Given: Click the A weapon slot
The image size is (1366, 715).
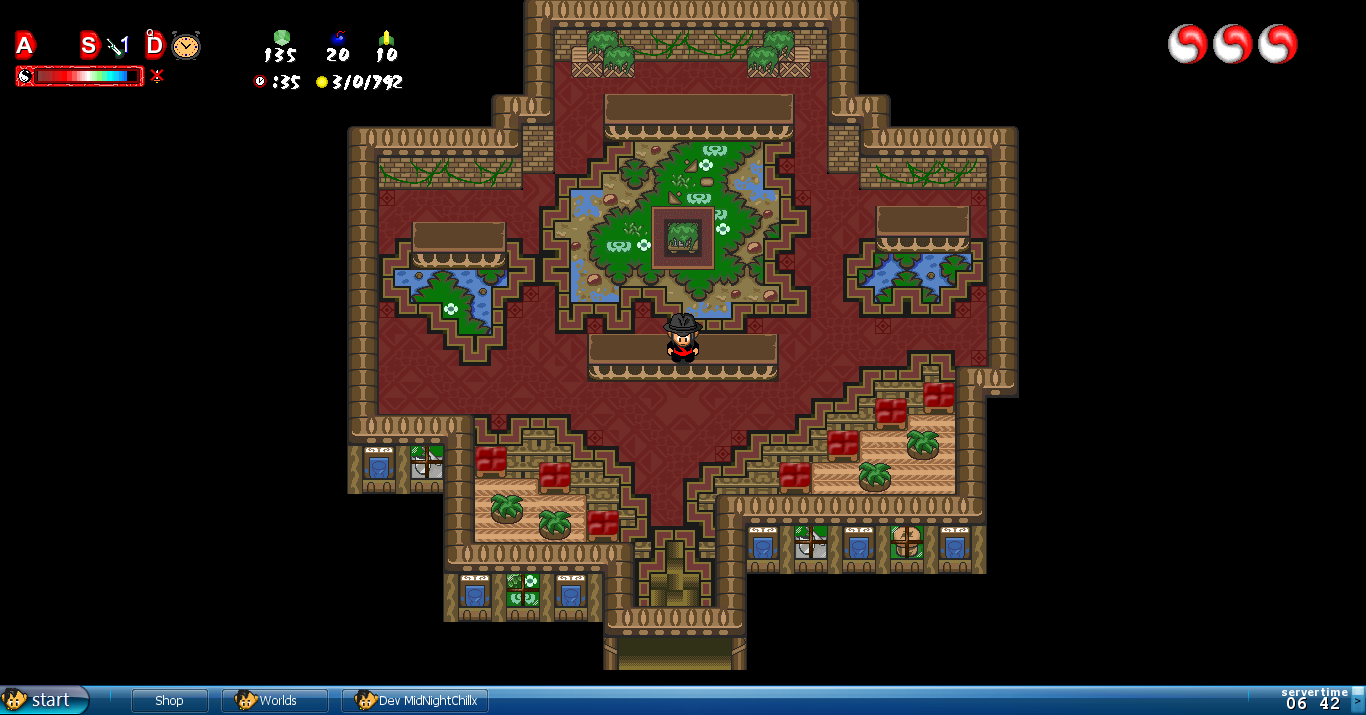Looking at the screenshot, I should pos(25,45).
